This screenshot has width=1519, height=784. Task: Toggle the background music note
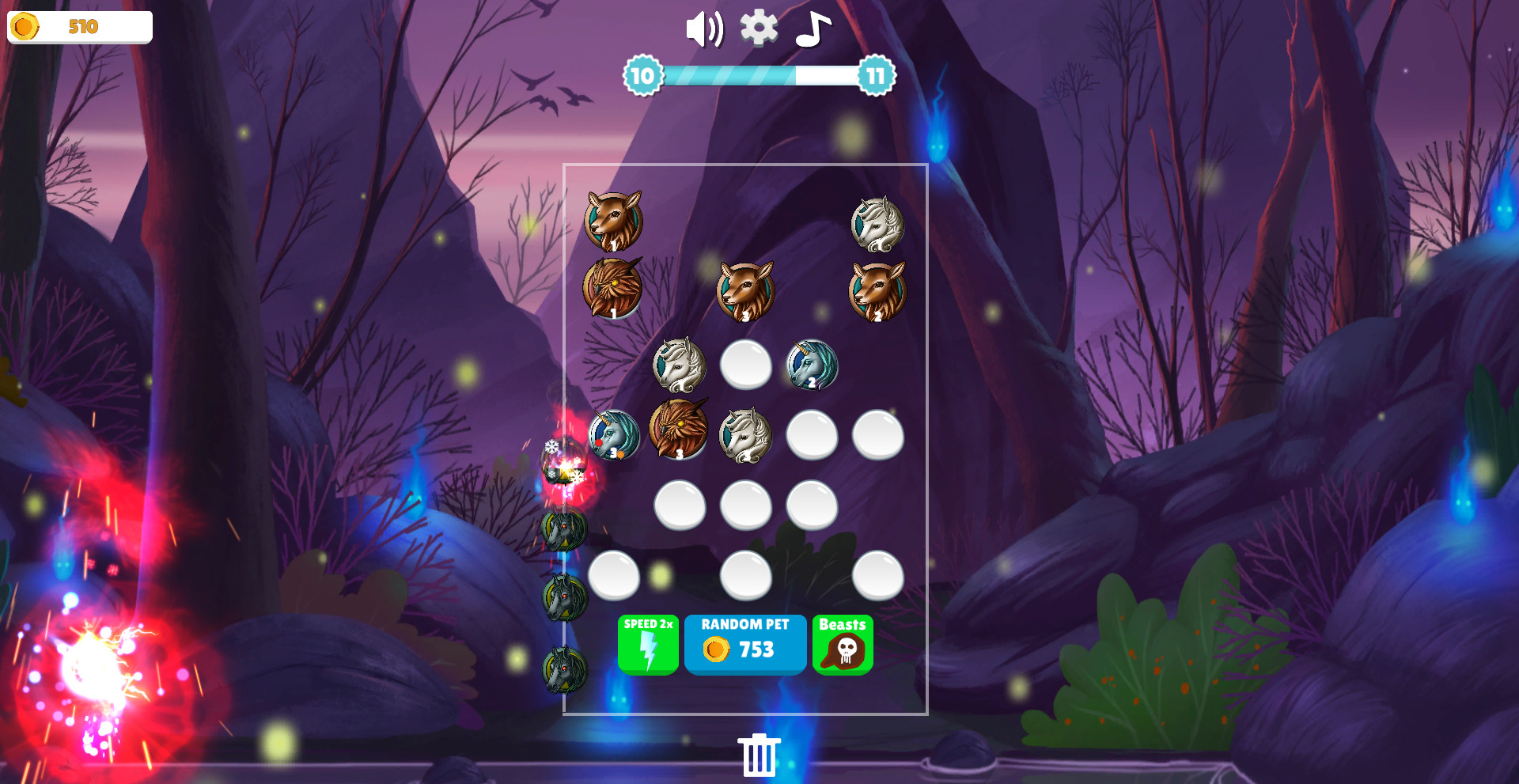(x=813, y=30)
